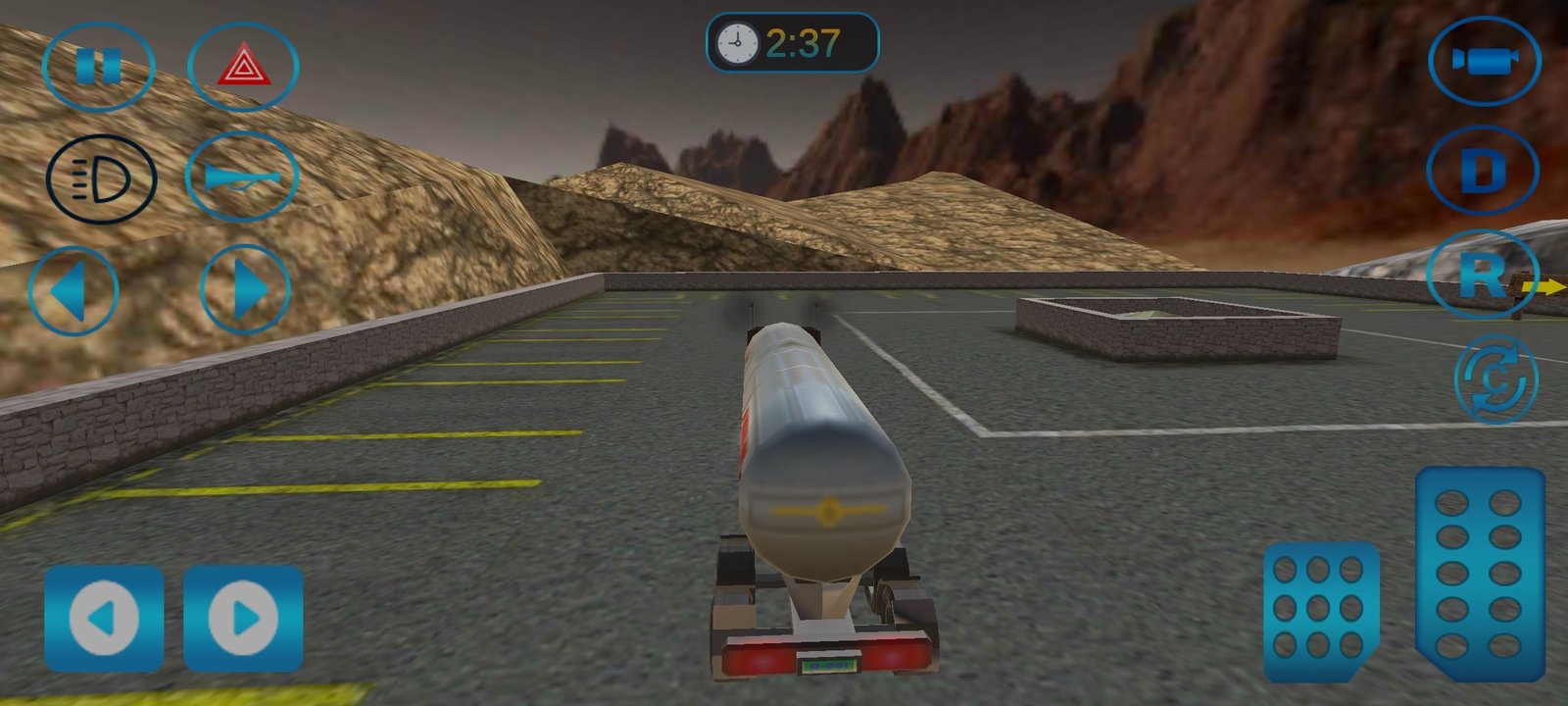Shift into Reverse gear
Viewport: 1568px width, 706px height.
[1481, 275]
